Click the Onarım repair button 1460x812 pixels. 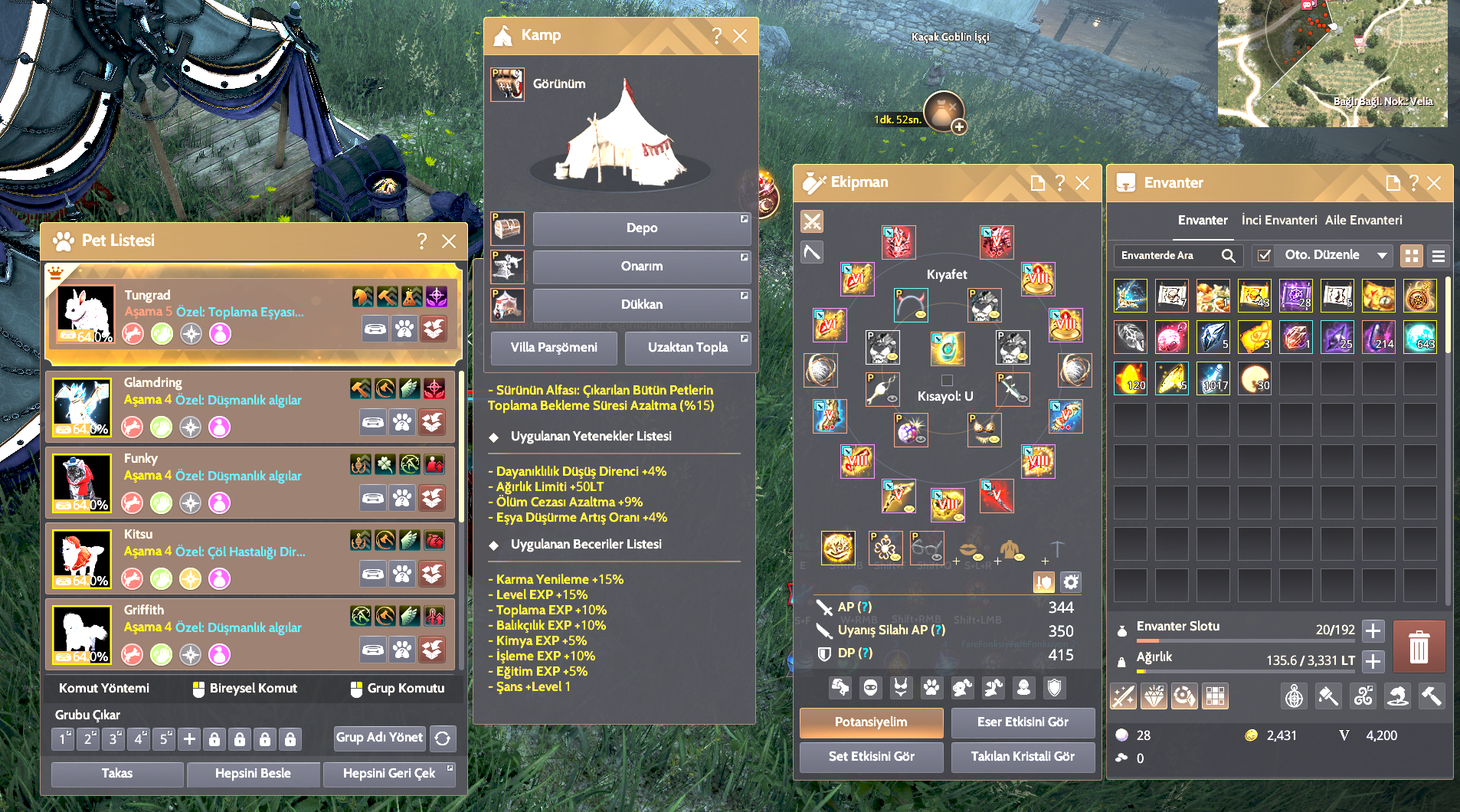point(641,267)
